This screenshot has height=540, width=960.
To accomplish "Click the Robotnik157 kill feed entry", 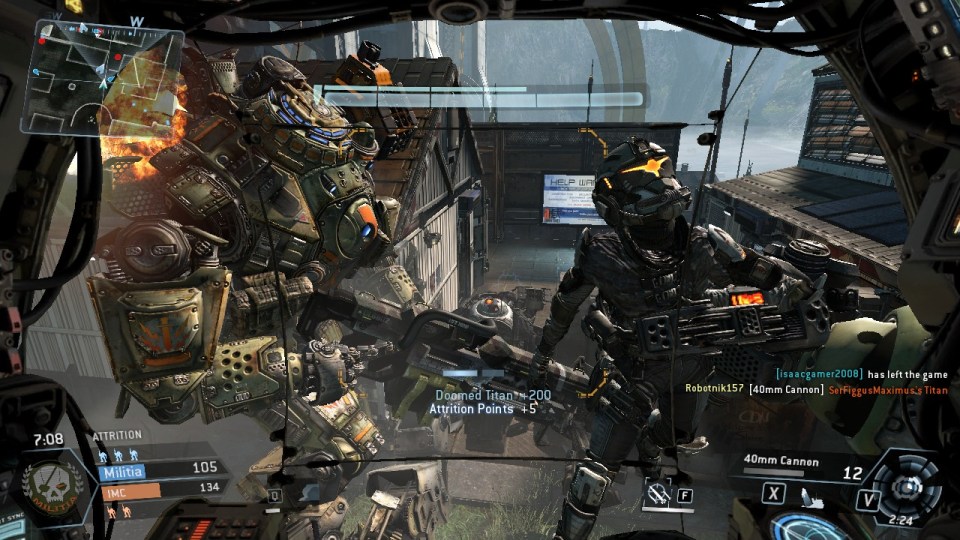I will point(816,389).
